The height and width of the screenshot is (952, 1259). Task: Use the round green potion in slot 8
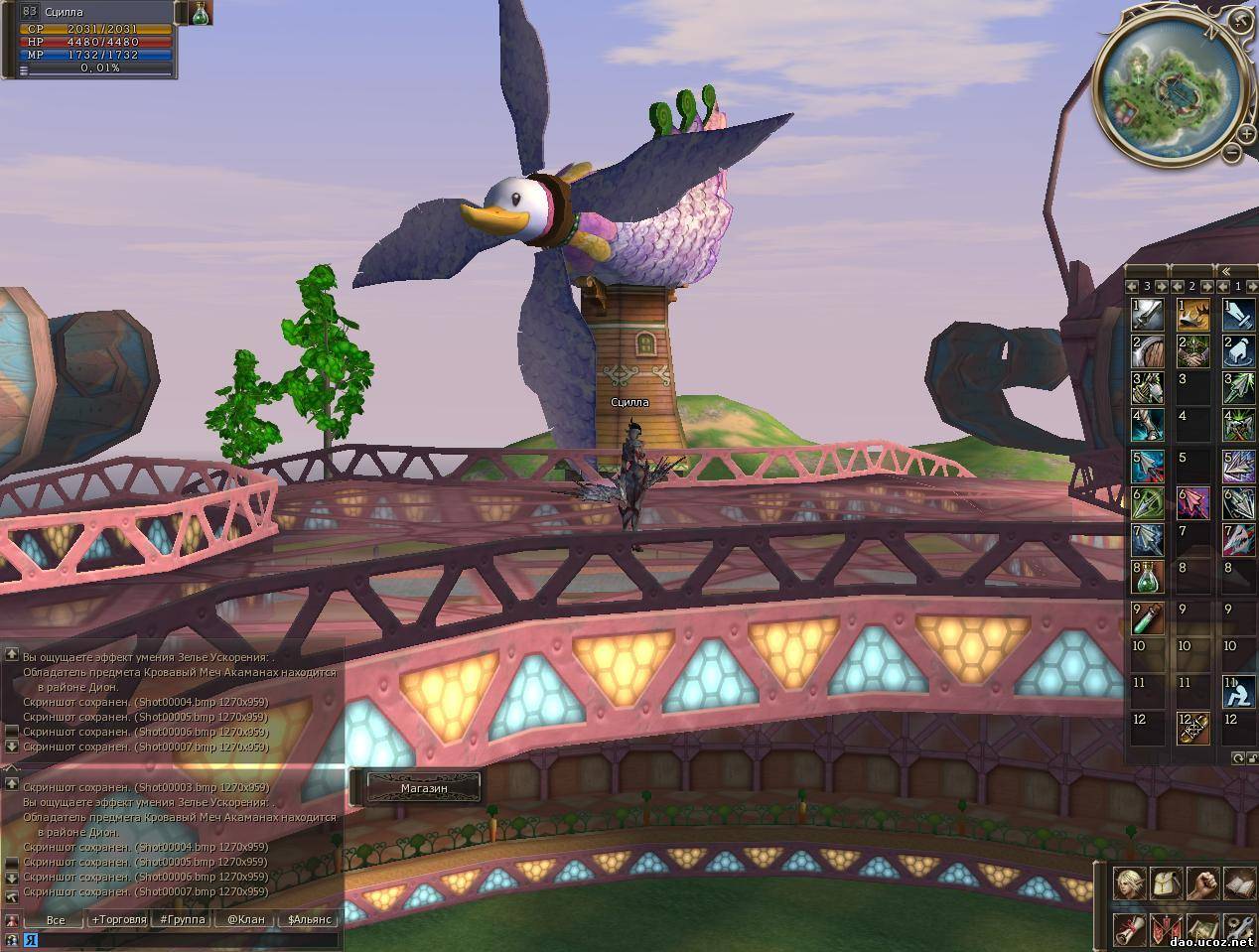1147,576
